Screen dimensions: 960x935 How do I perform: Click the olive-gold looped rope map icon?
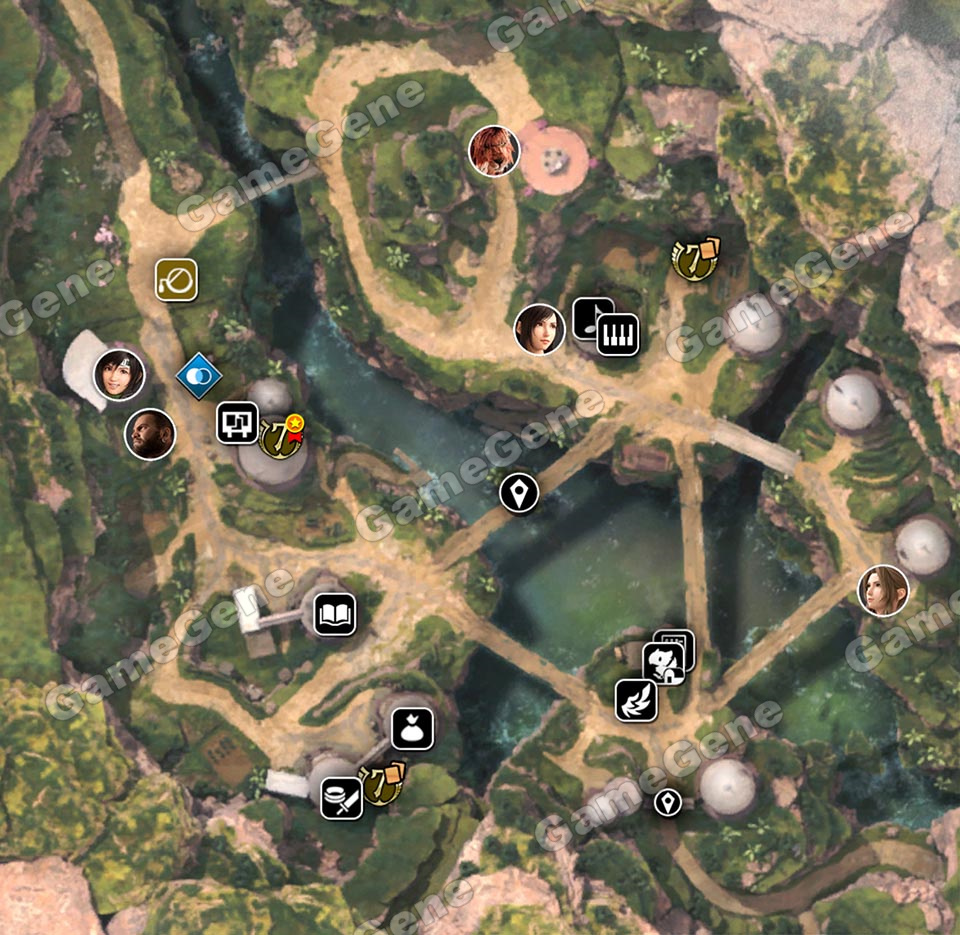(176, 280)
